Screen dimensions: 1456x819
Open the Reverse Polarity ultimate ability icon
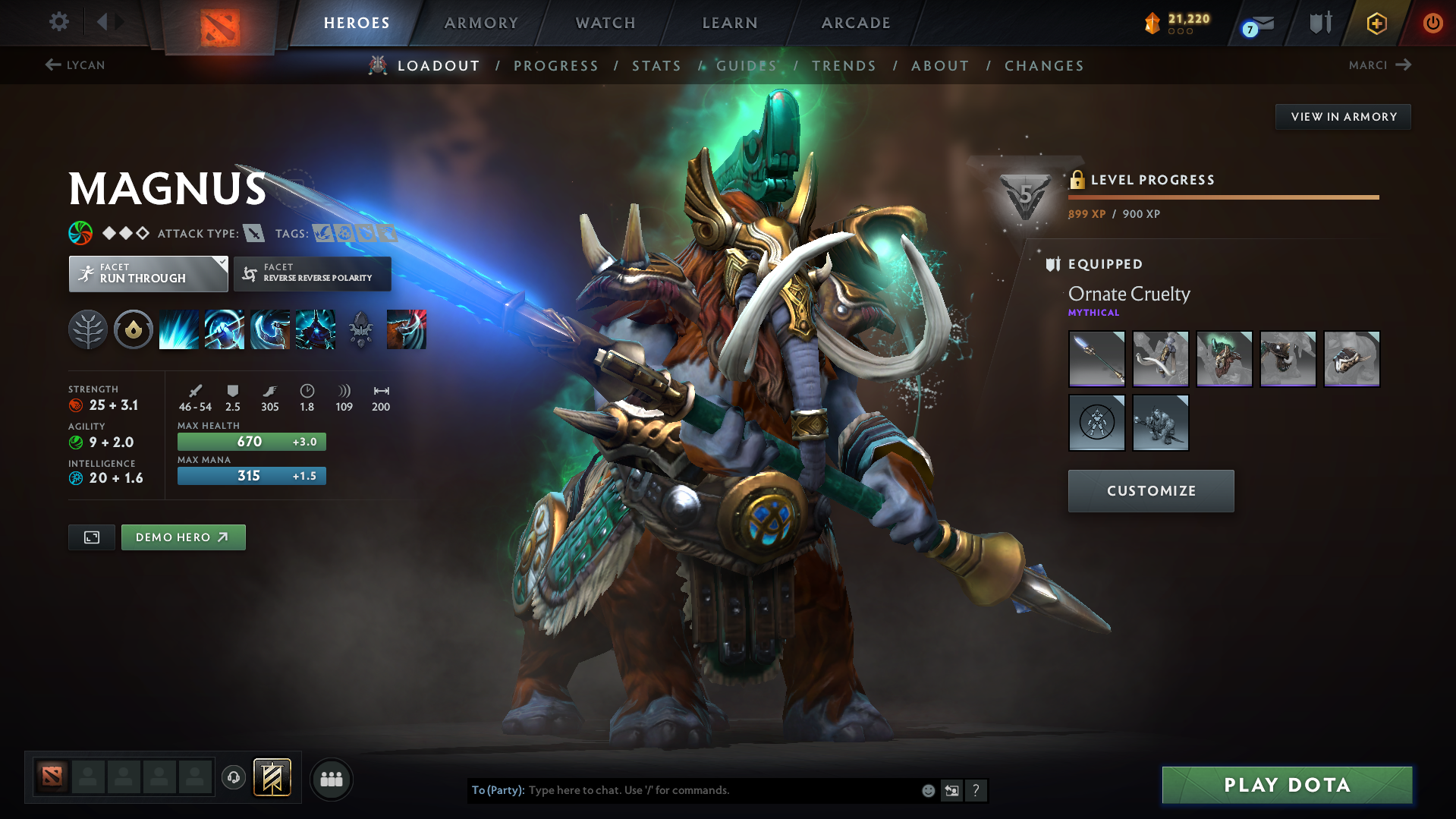(x=315, y=329)
